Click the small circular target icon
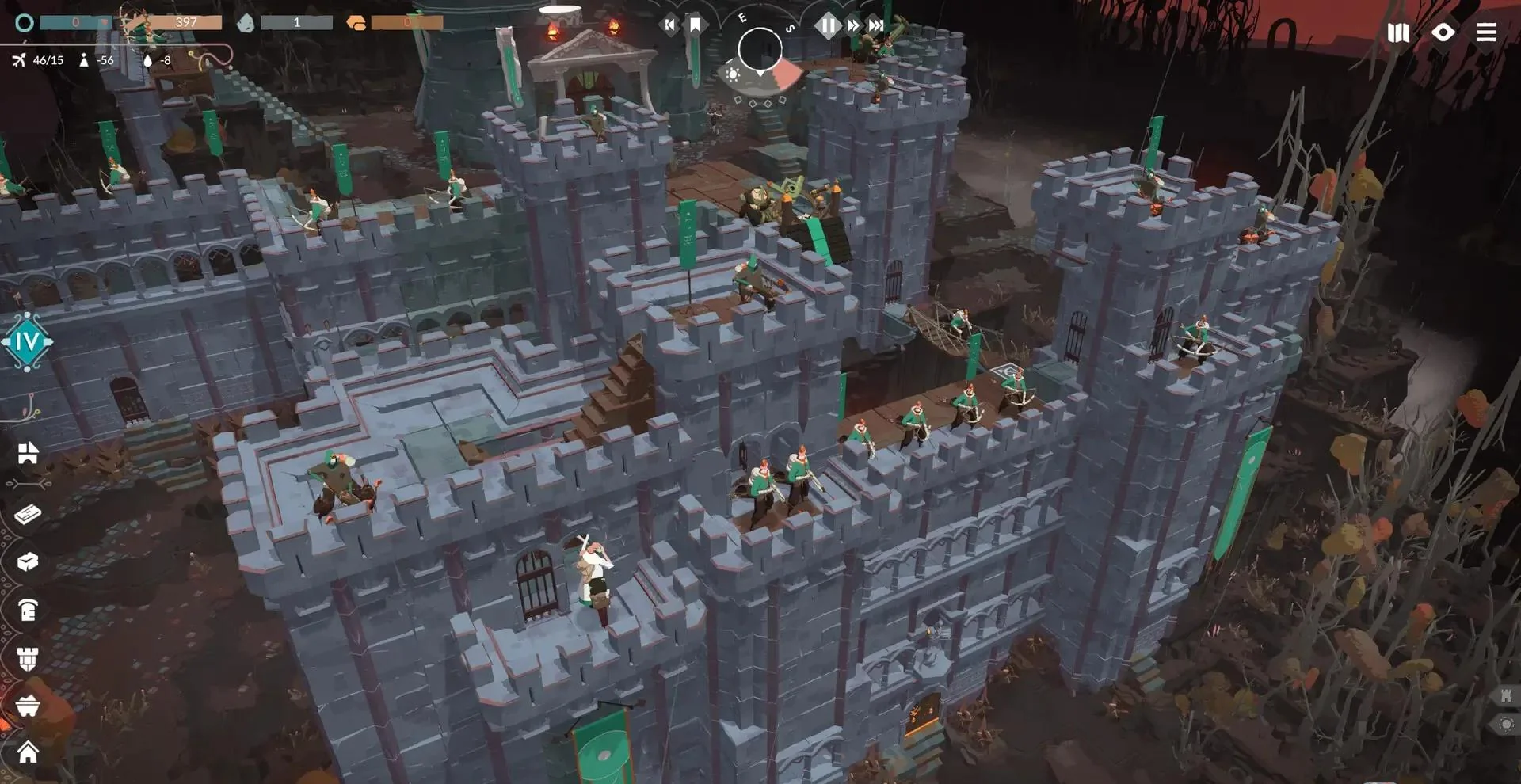 1506,724
